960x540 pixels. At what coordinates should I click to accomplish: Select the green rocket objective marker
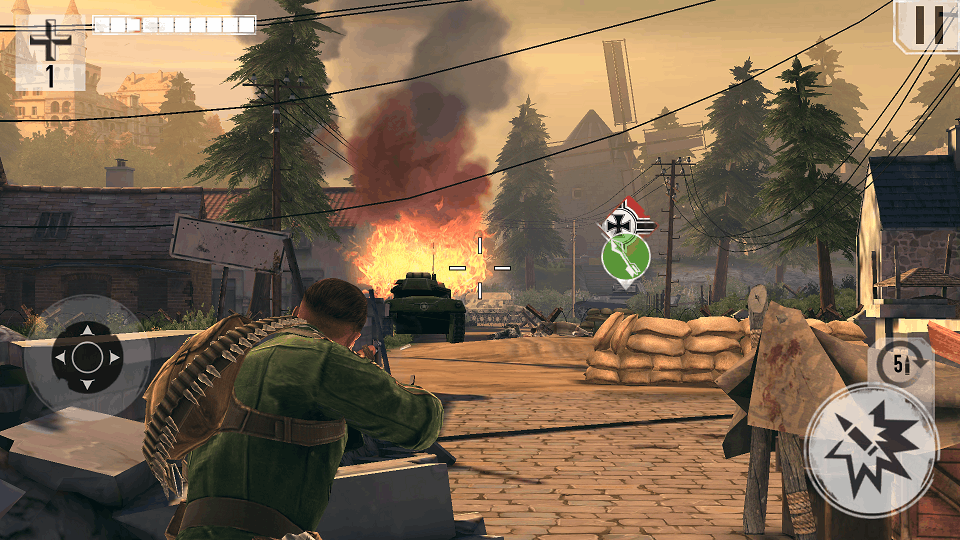pyautogui.click(x=625, y=257)
